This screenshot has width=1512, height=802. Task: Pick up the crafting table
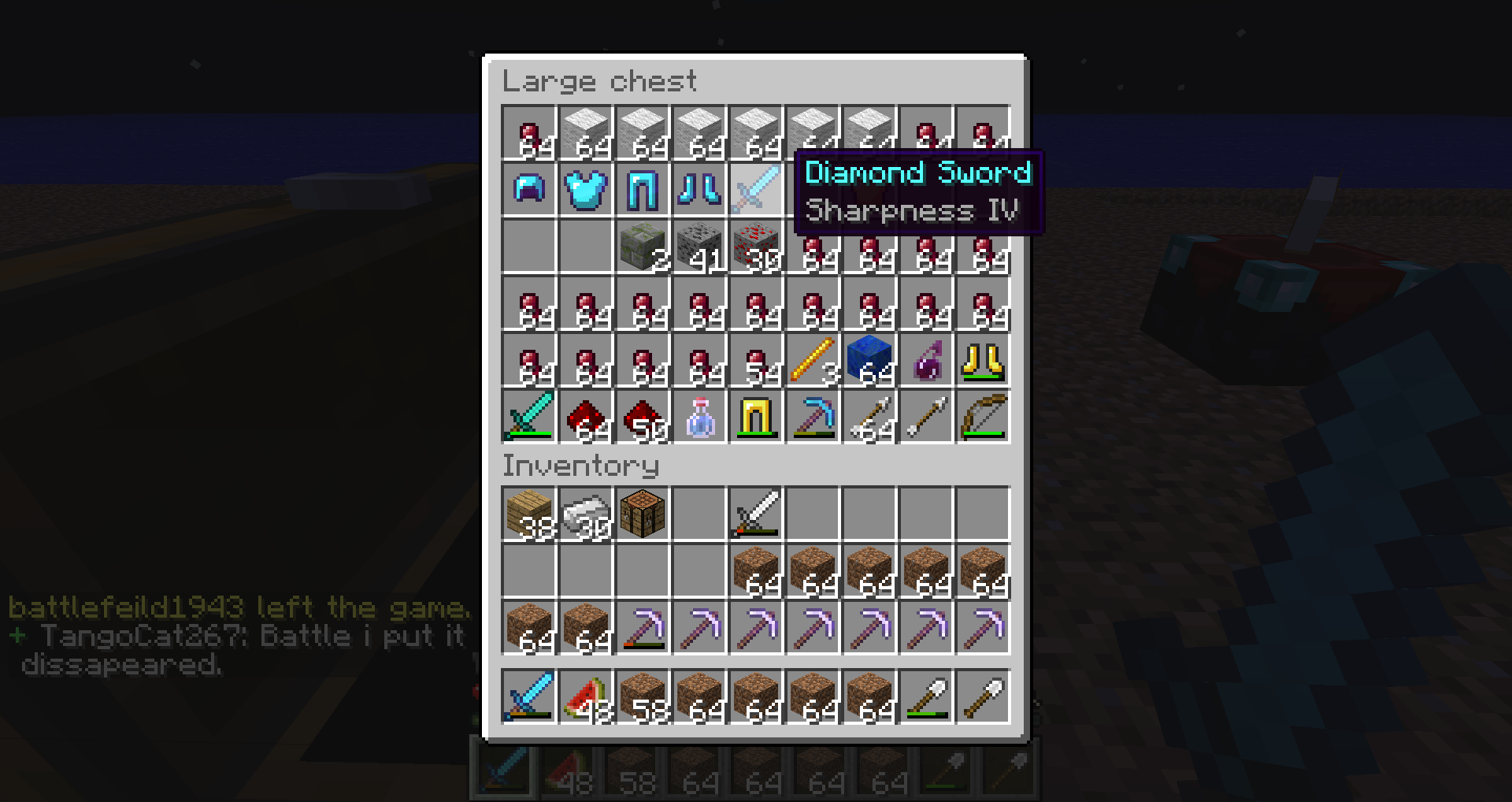tap(643, 514)
